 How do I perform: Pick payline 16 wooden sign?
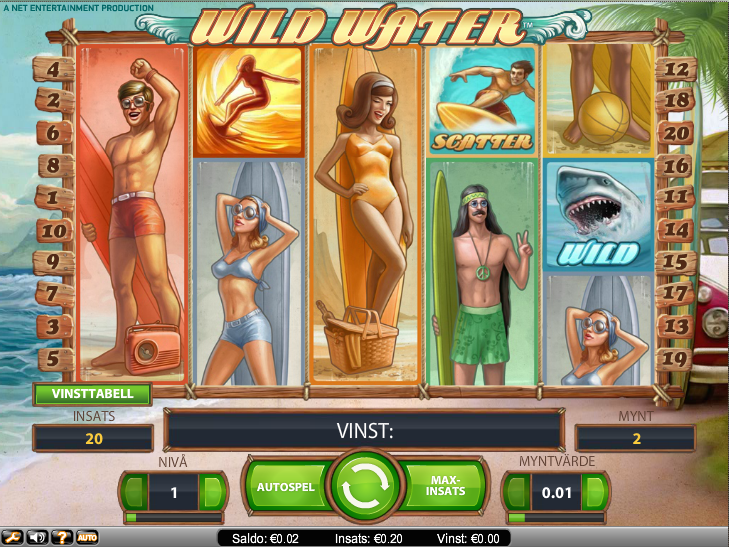(679, 166)
